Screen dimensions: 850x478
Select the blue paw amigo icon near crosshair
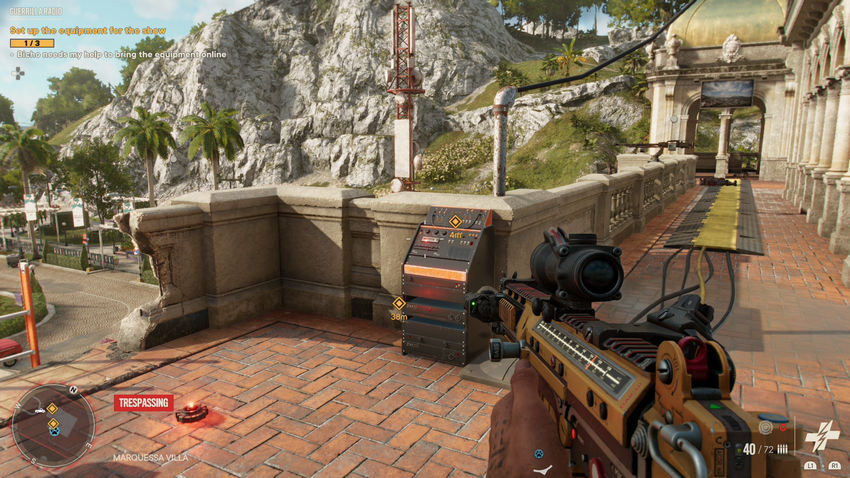[x=539, y=453]
